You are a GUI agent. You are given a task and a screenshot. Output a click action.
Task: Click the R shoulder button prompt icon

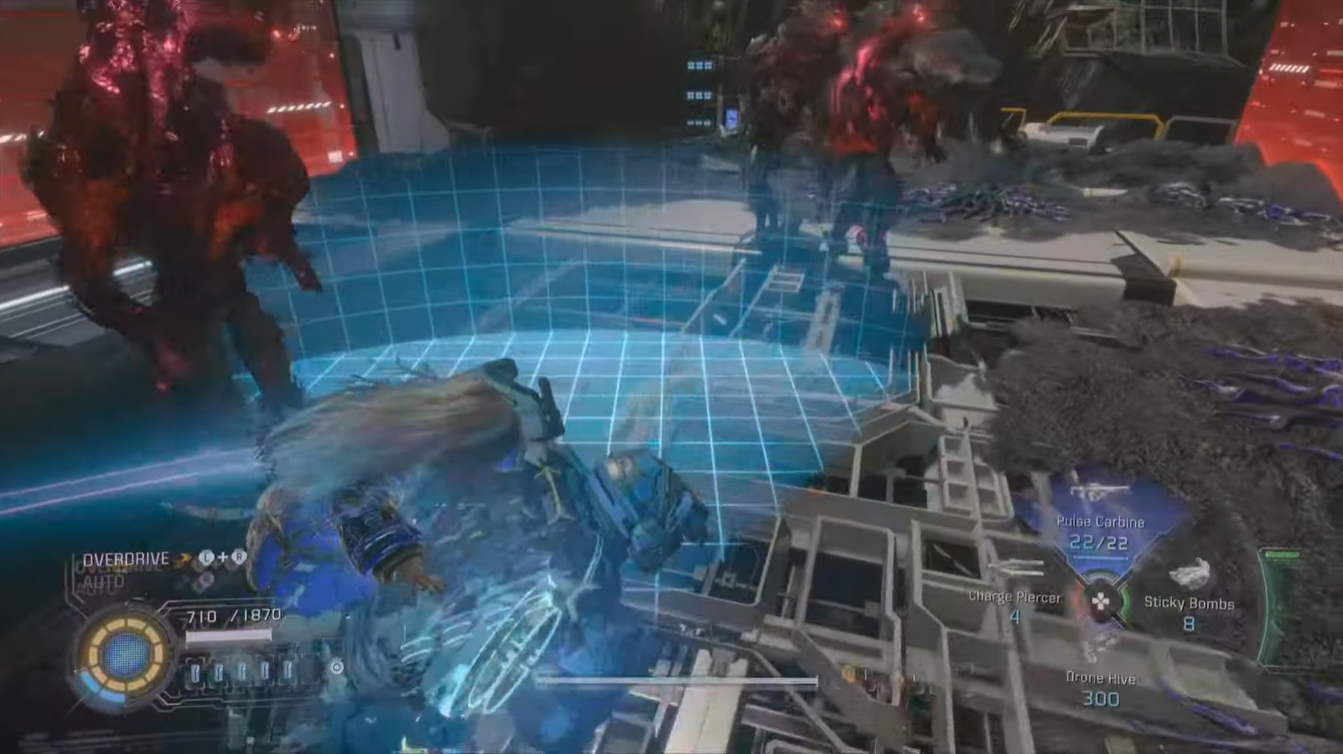(x=238, y=557)
